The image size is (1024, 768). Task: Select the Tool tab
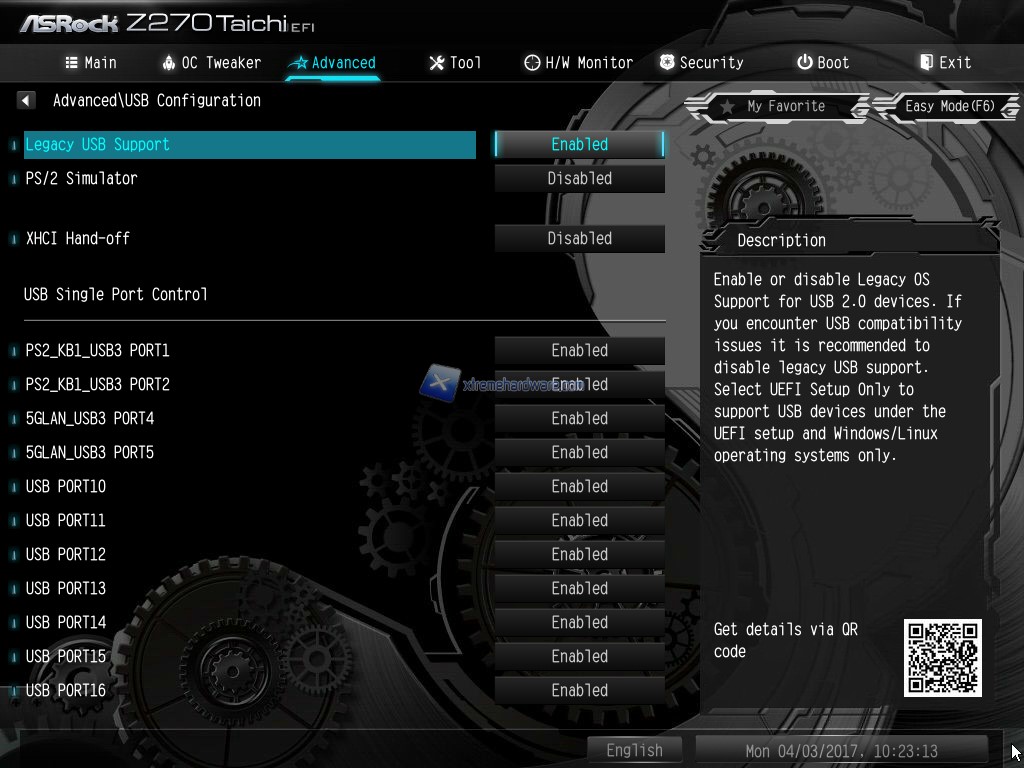click(455, 62)
